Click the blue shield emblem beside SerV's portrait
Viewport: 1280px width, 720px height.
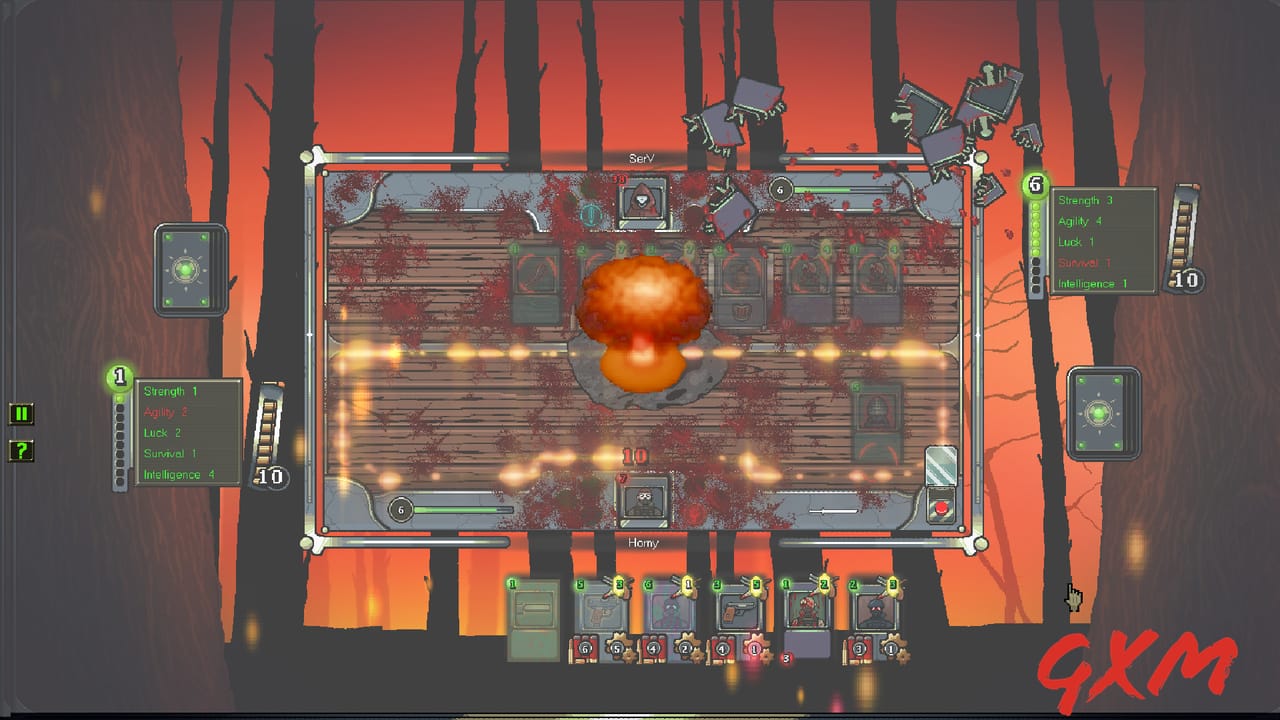[589, 212]
